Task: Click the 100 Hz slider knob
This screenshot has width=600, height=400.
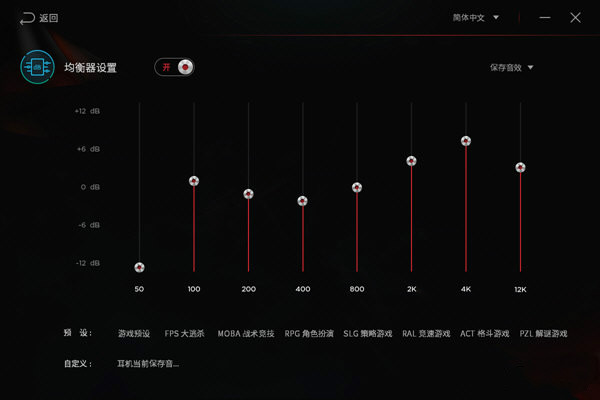Action: [x=194, y=181]
